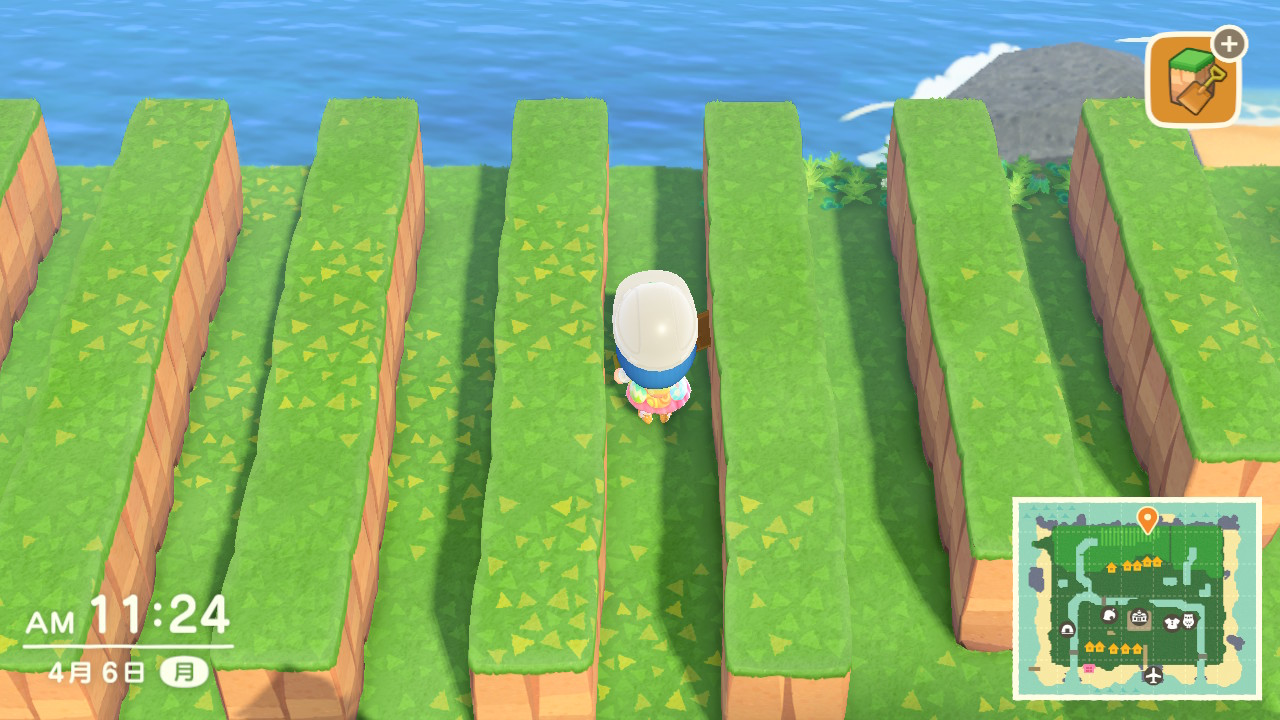The height and width of the screenshot is (720, 1280).
Task: Click the airport plane icon on minimap
Action: tap(1154, 675)
